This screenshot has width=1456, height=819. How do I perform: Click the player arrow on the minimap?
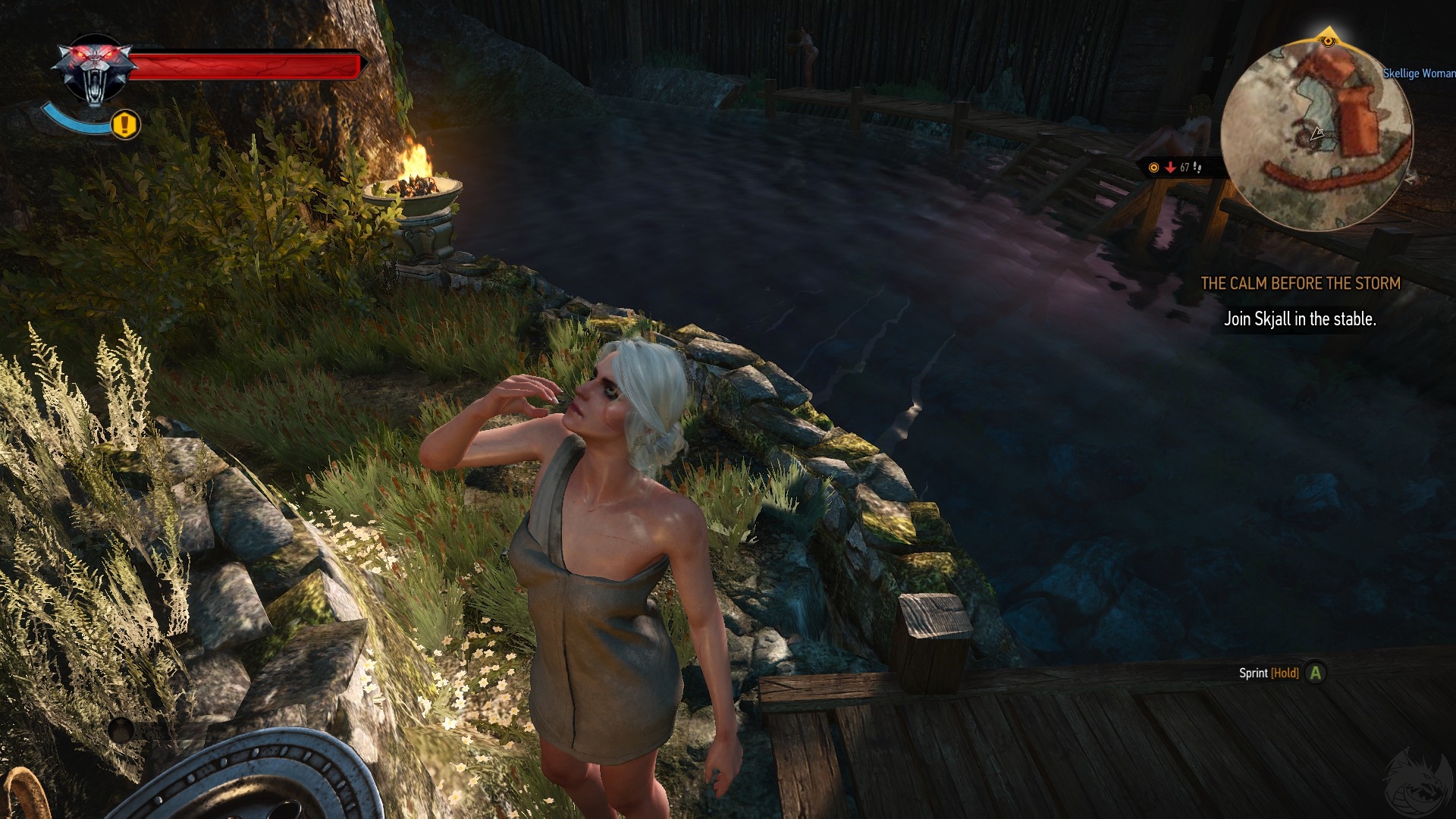pos(1317,134)
